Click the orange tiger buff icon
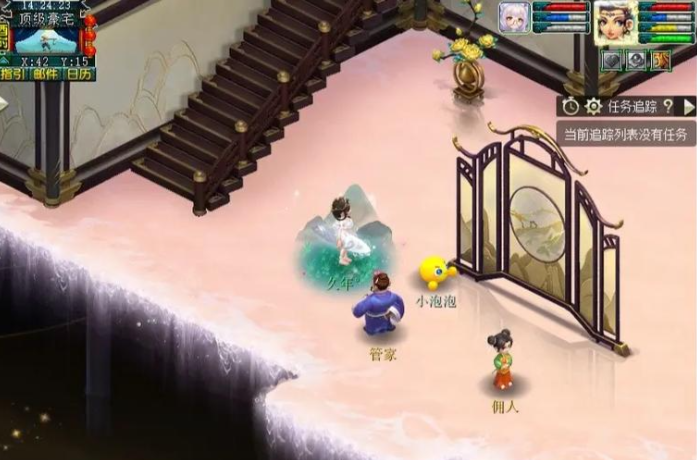 [660, 59]
